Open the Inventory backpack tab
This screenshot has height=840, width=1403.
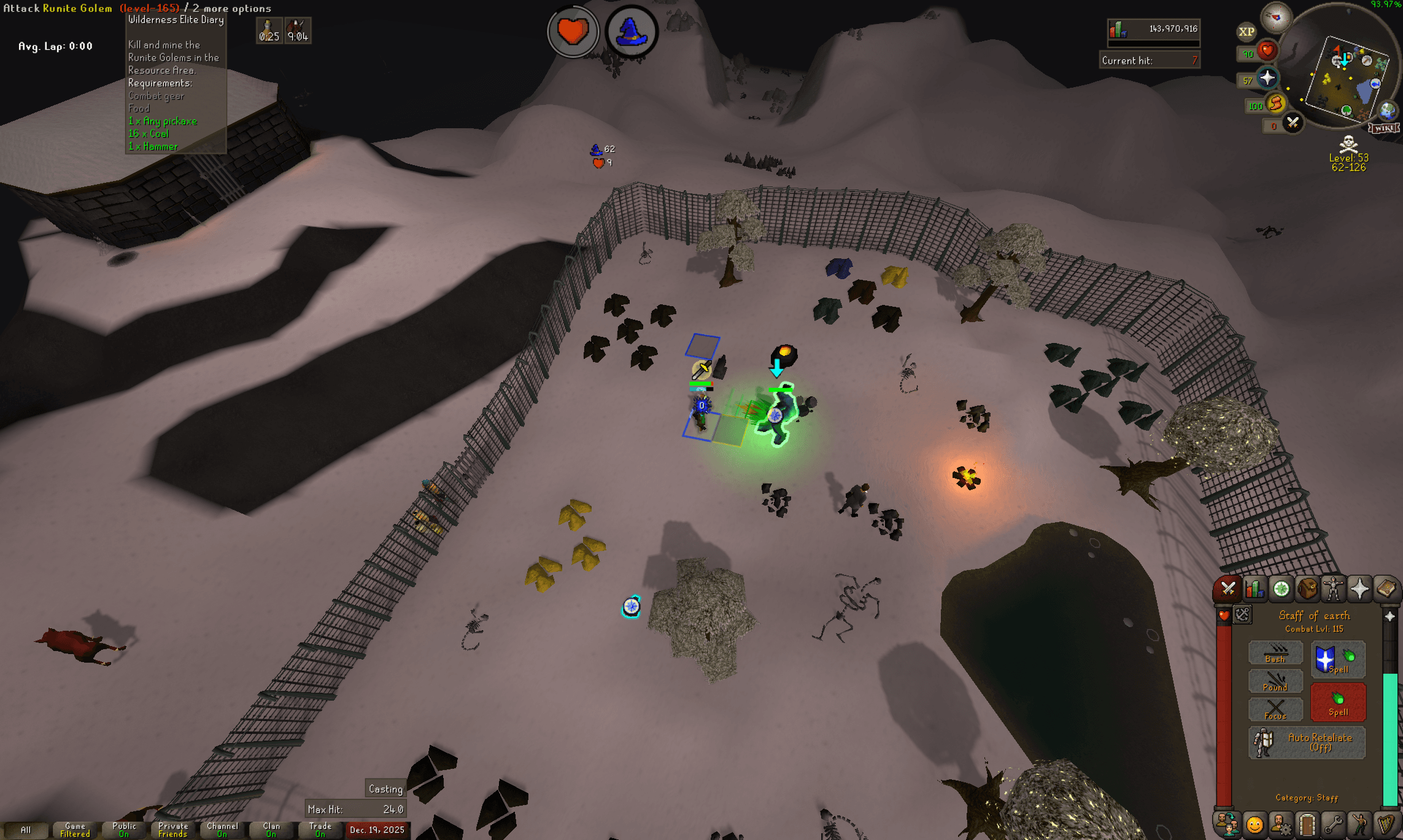(1308, 589)
